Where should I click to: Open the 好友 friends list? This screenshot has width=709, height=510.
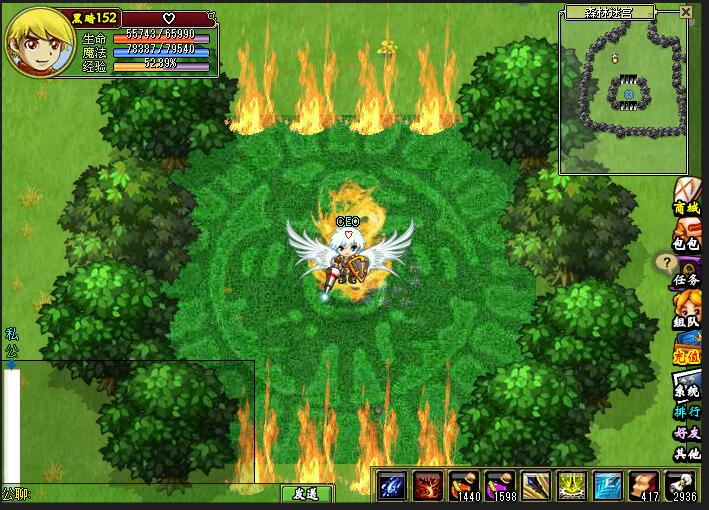[687, 433]
